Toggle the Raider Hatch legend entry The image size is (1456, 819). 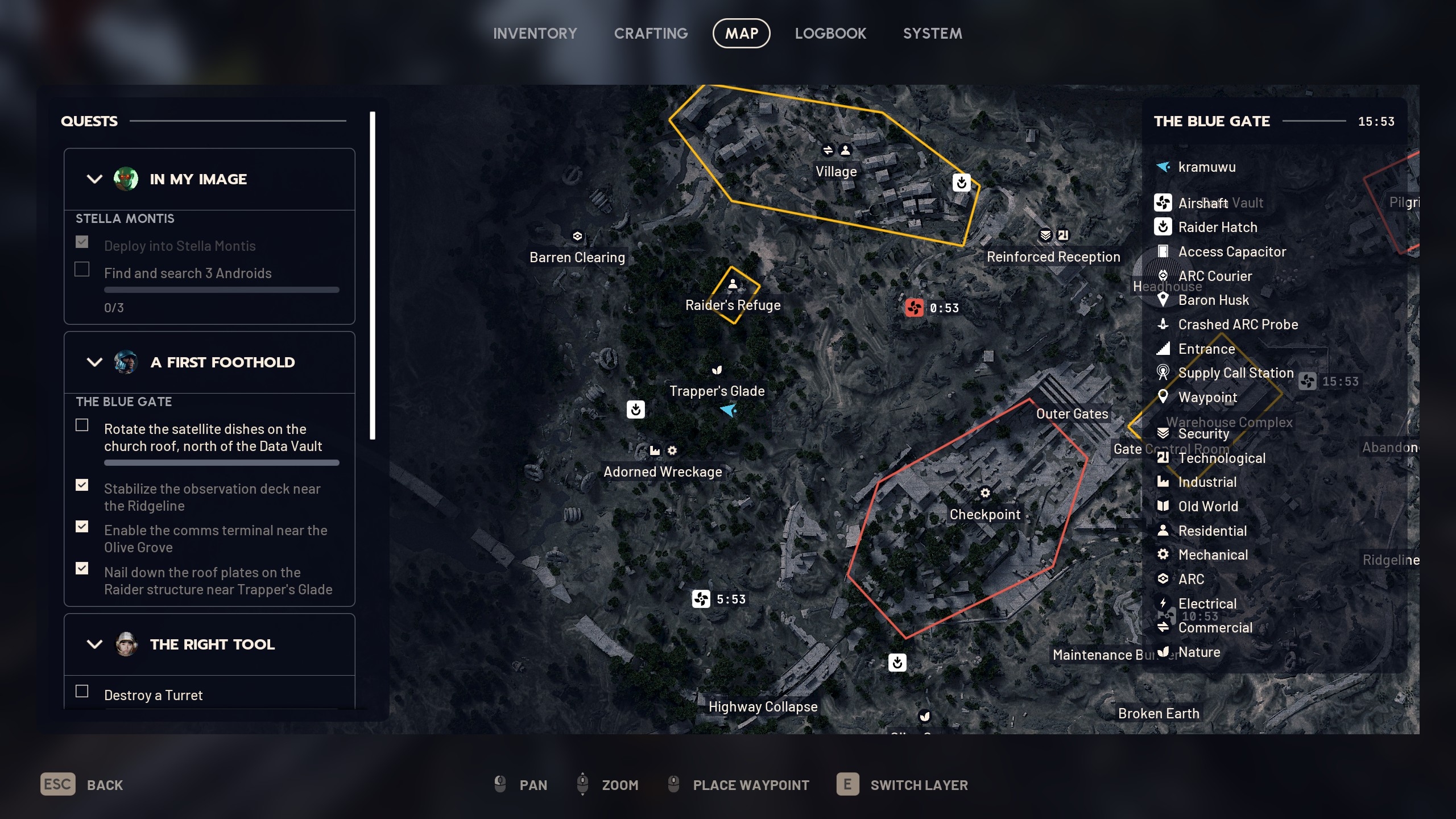coord(1217,227)
